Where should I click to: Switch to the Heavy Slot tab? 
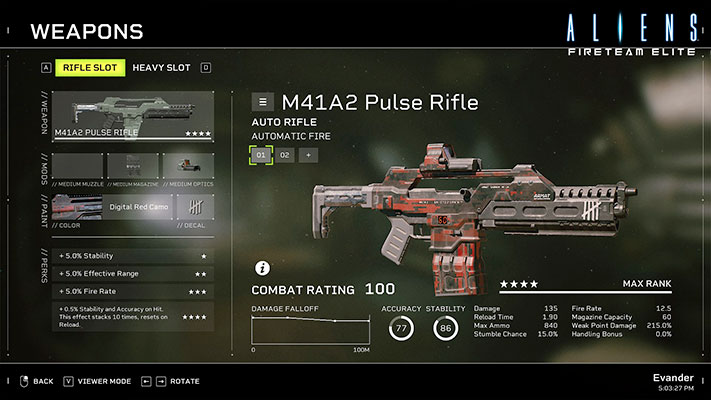(161, 68)
